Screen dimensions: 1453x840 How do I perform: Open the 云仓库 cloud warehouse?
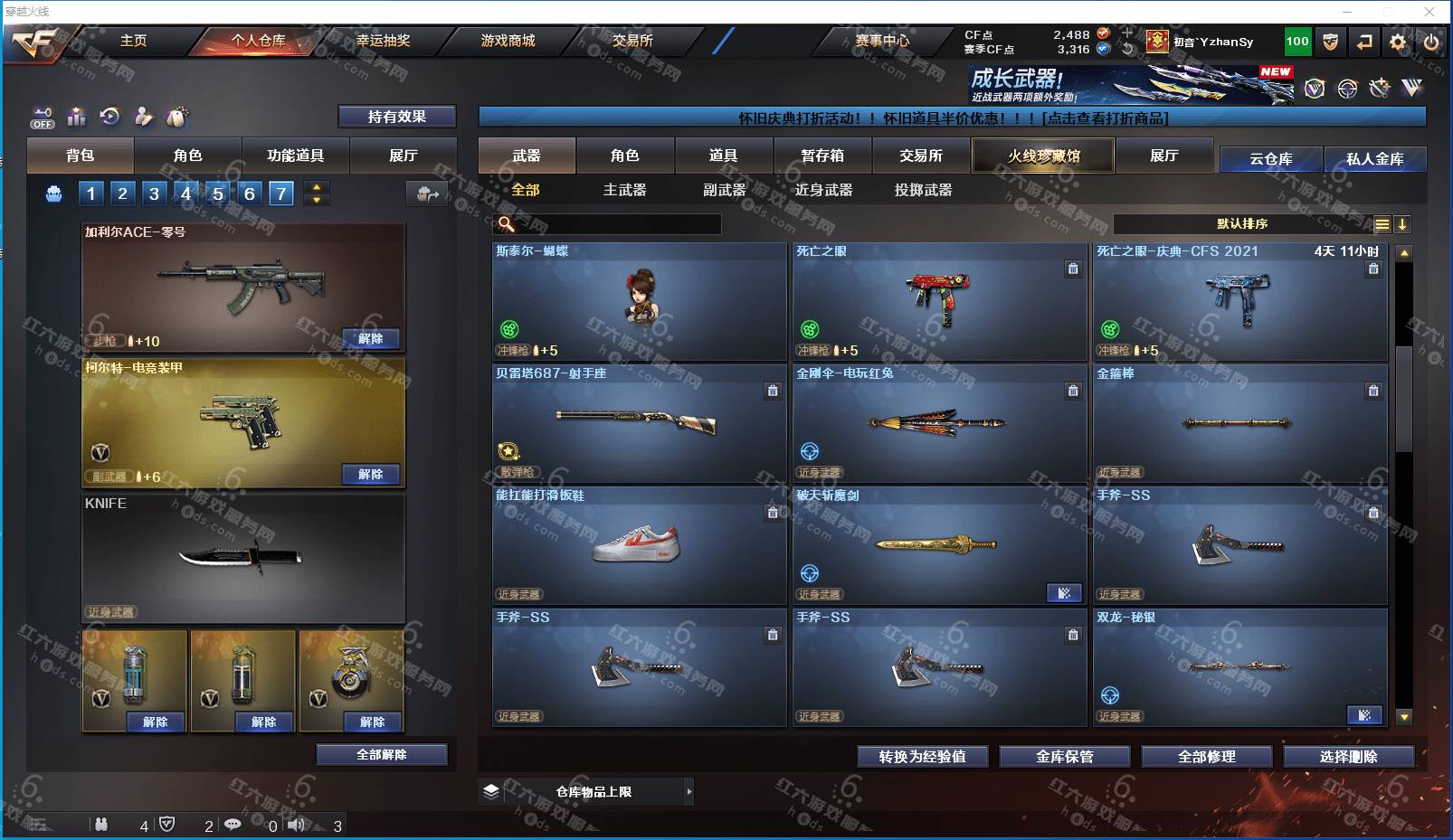(1270, 159)
